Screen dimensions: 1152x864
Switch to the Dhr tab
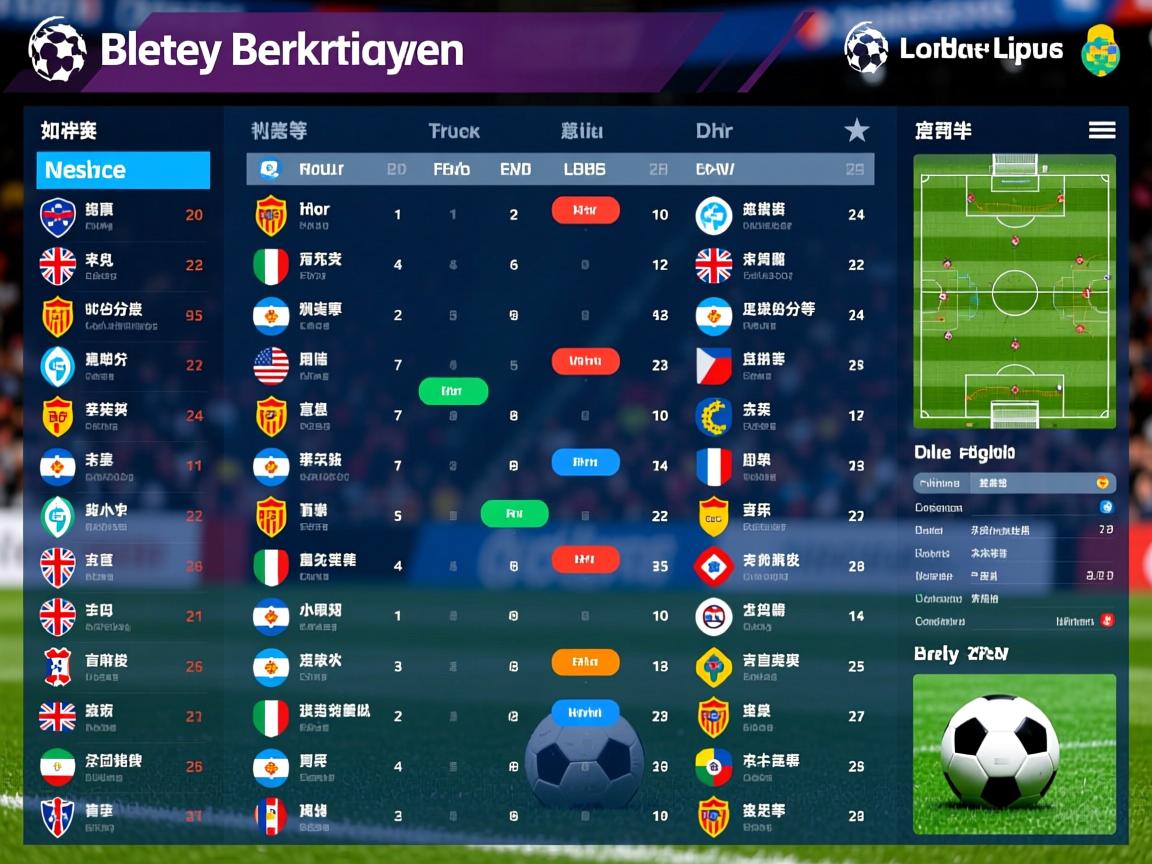pos(714,131)
